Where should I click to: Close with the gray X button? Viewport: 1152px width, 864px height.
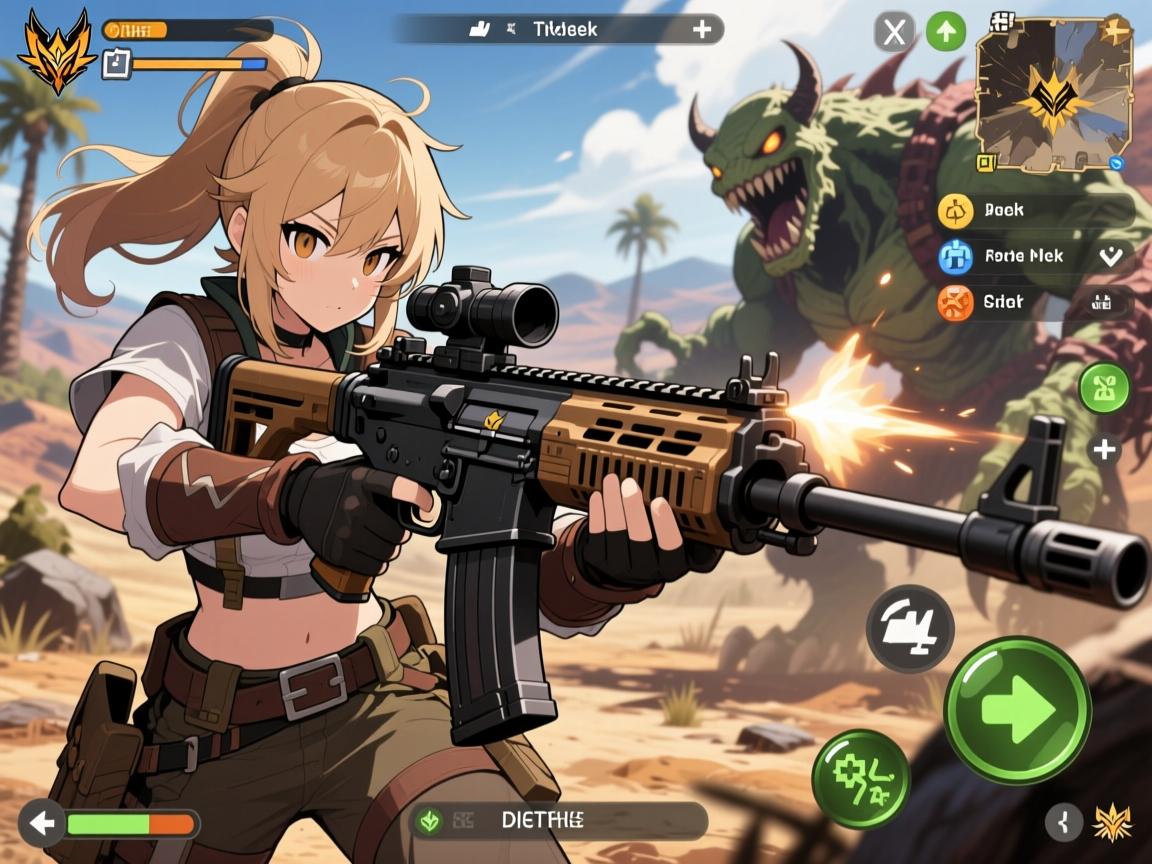coord(894,33)
